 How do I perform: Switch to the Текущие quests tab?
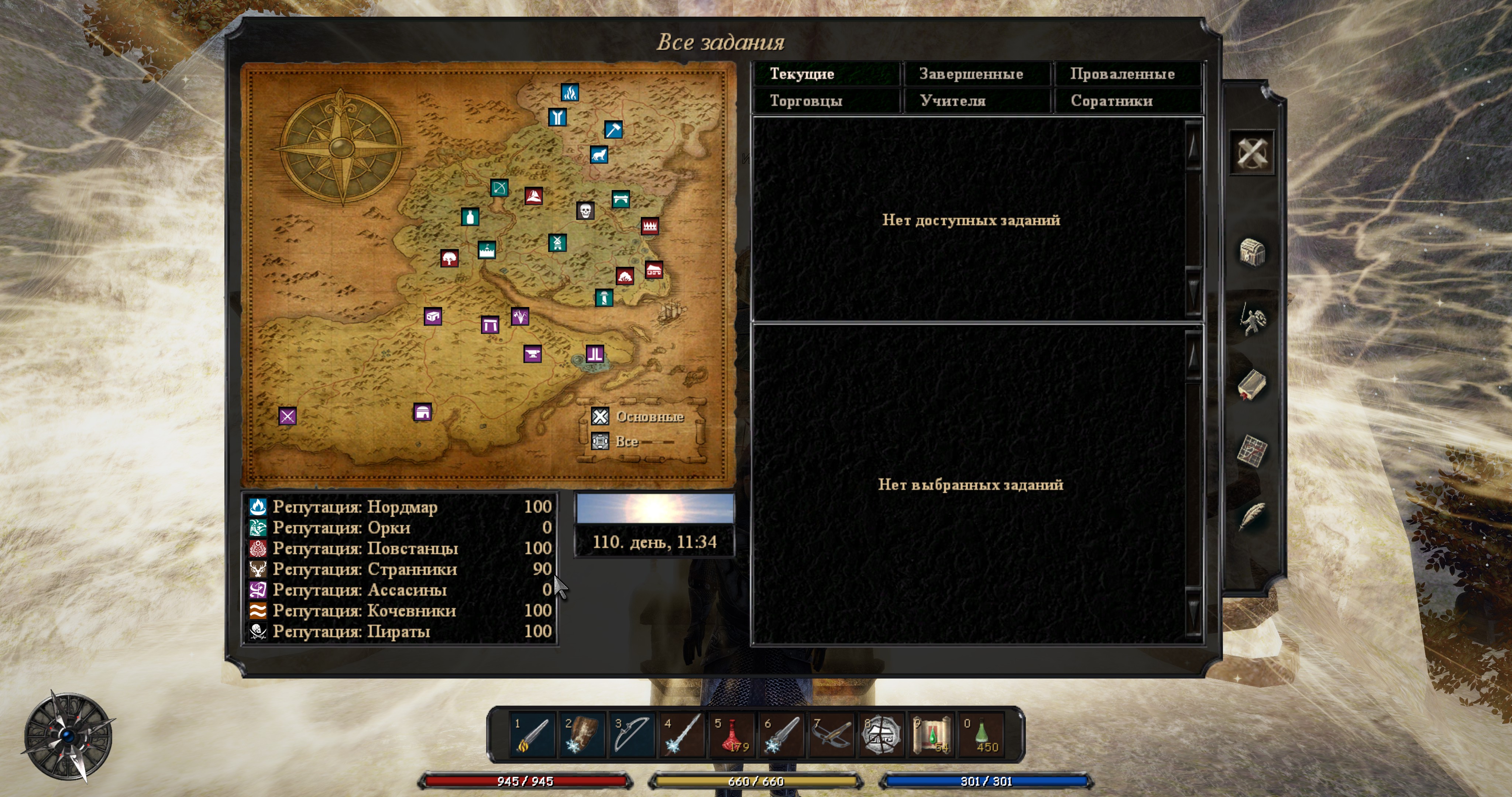(826, 74)
